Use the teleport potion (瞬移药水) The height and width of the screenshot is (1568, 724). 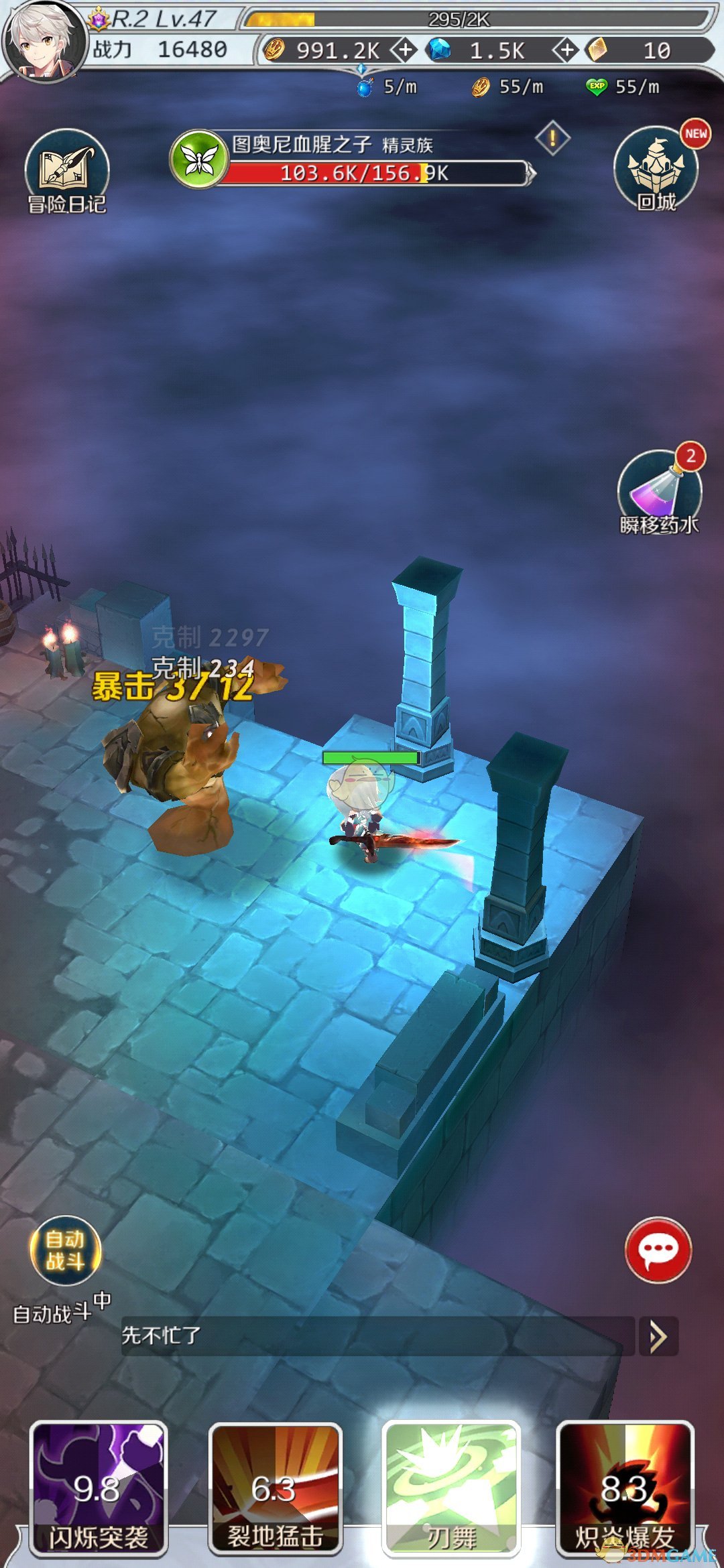click(x=659, y=492)
